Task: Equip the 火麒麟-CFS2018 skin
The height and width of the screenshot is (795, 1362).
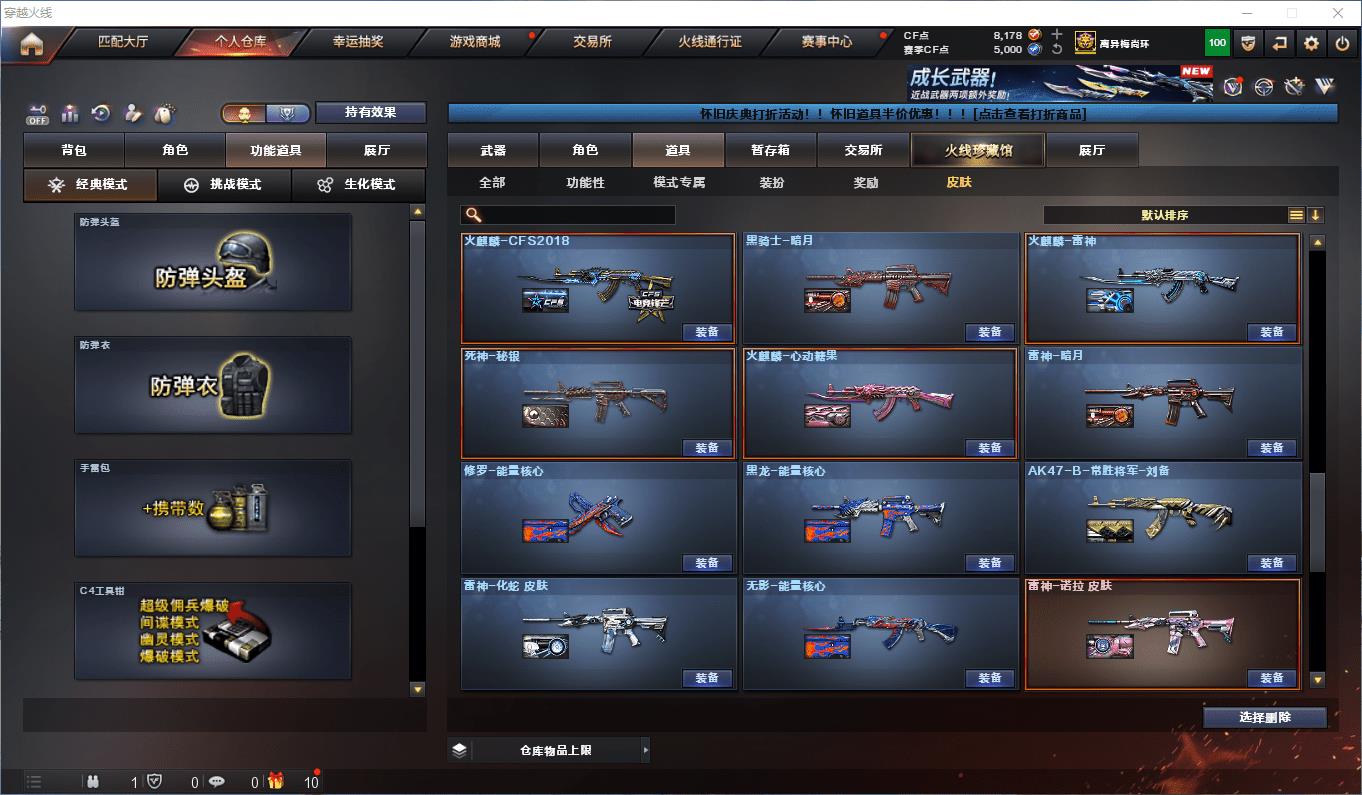Action: (x=707, y=332)
